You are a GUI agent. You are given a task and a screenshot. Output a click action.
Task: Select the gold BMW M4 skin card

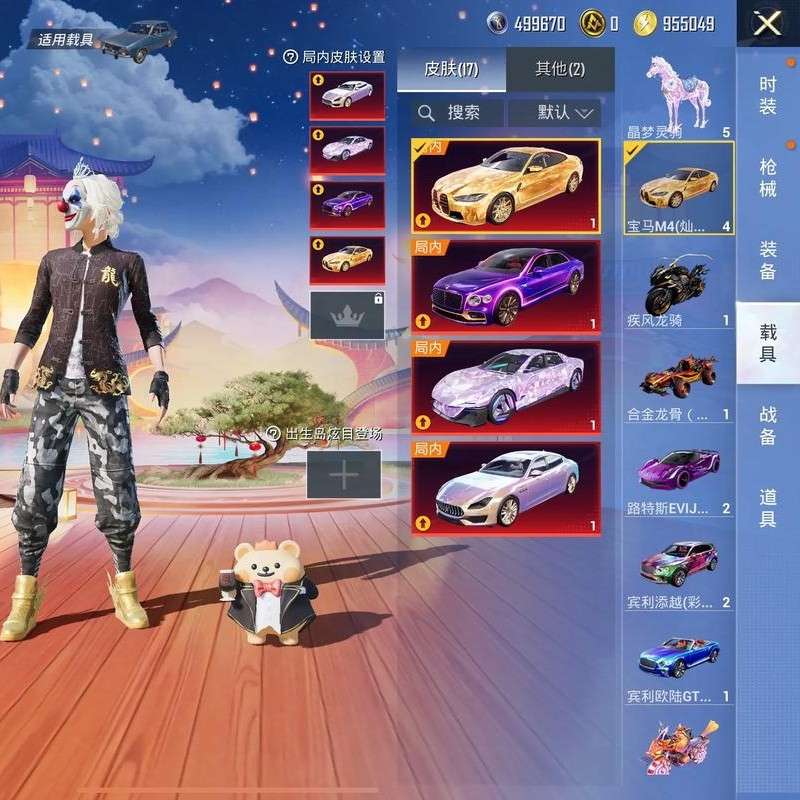click(505, 186)
